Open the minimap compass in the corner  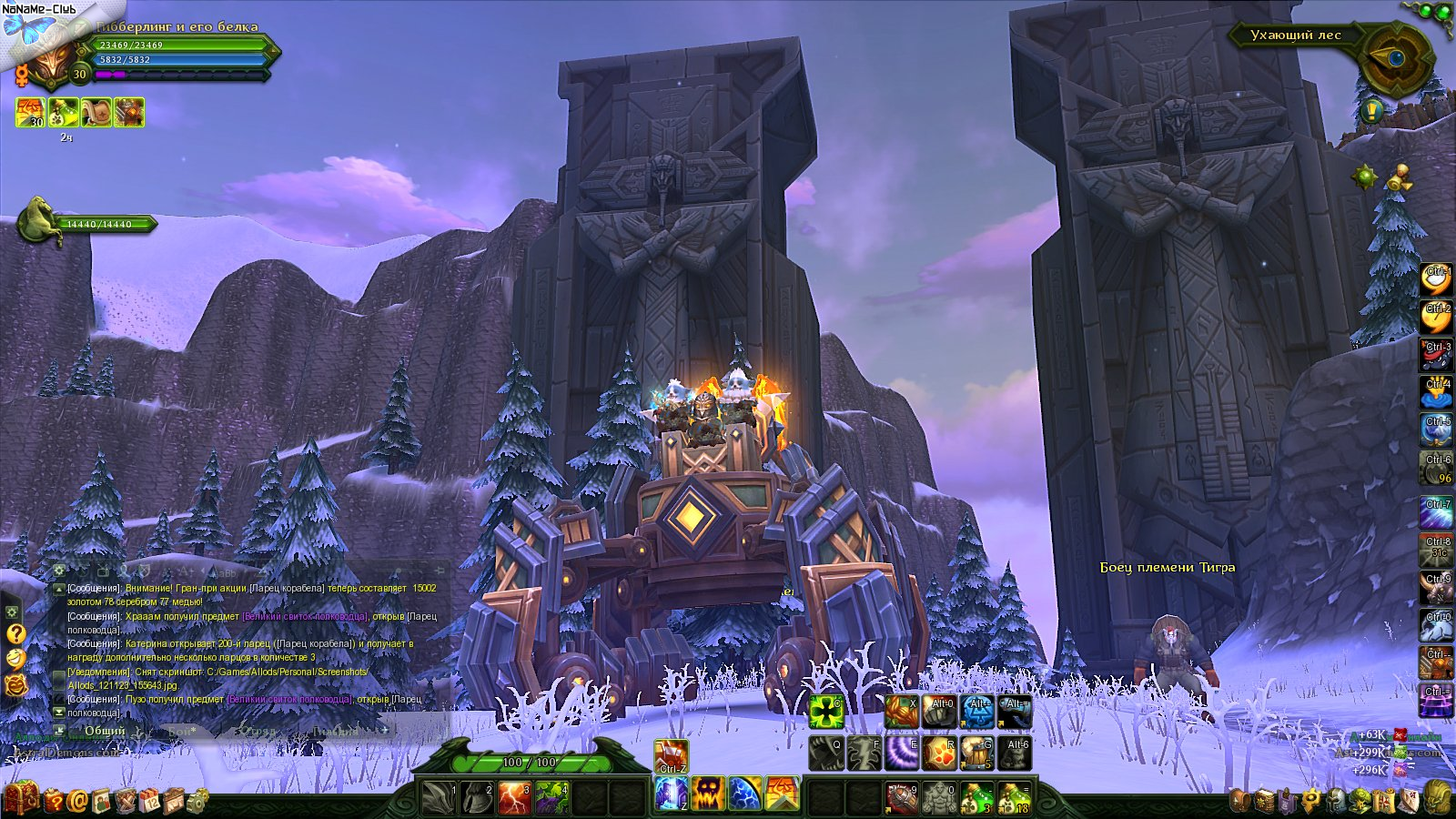pos(1395,58)
